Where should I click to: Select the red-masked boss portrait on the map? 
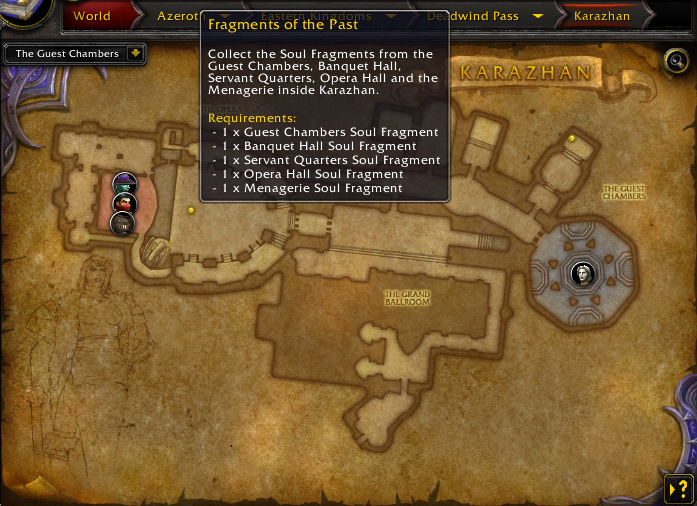(x=123, y=201)
